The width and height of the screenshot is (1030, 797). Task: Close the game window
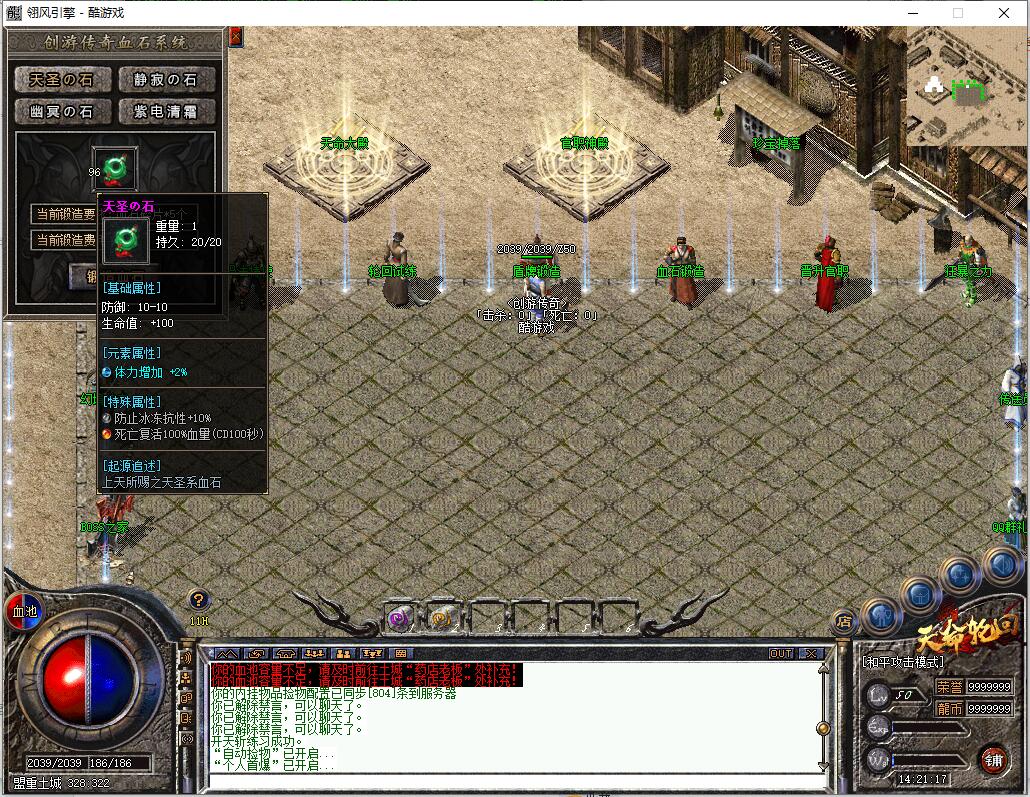pos(1004,13)
